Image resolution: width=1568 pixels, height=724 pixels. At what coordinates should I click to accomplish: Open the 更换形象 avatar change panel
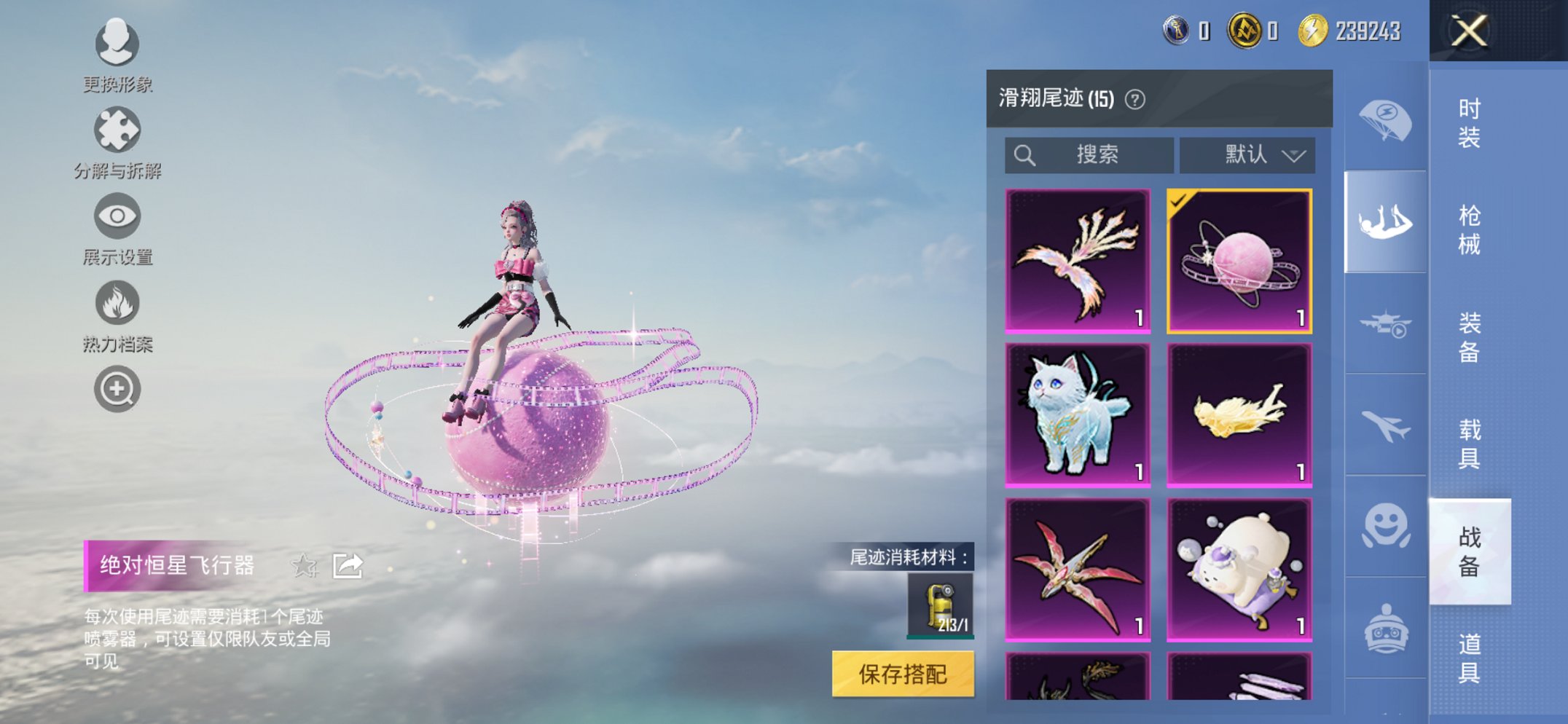(x=117, y=45)
